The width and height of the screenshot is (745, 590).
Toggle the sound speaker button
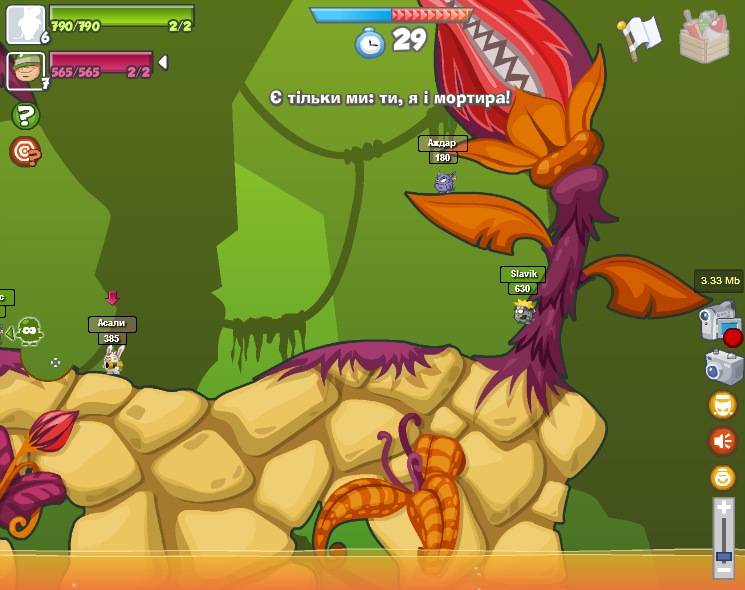click(723, 440)
